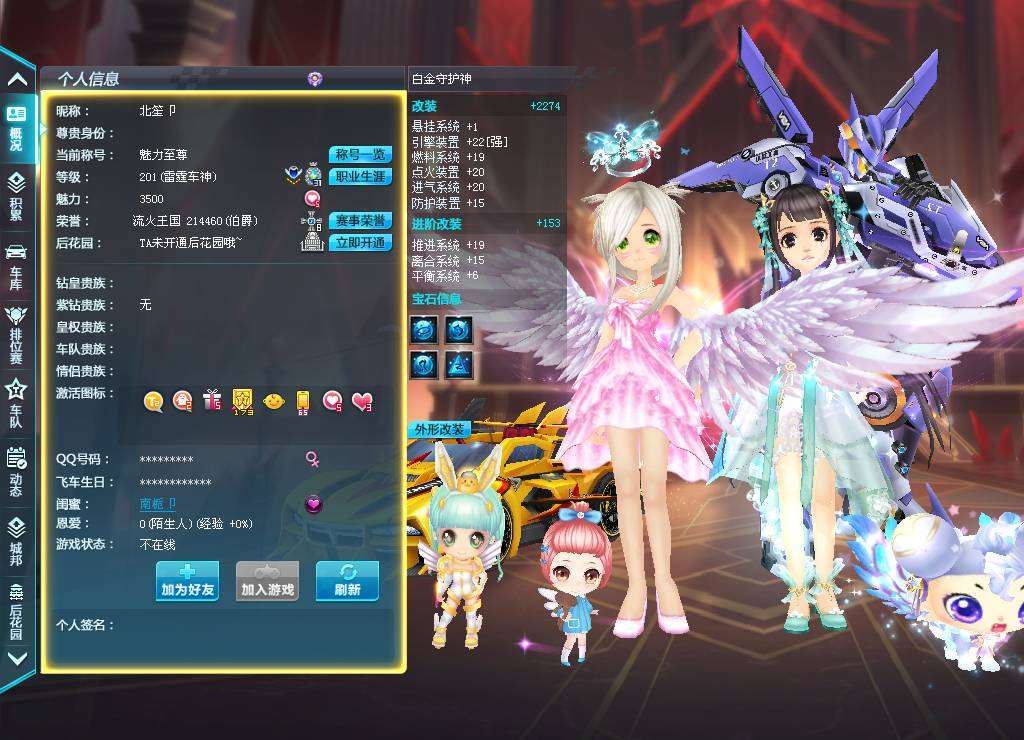Open the 外形改装 appearance mods label
This screenshot has width=1024, height=740.
click(439, 430)
